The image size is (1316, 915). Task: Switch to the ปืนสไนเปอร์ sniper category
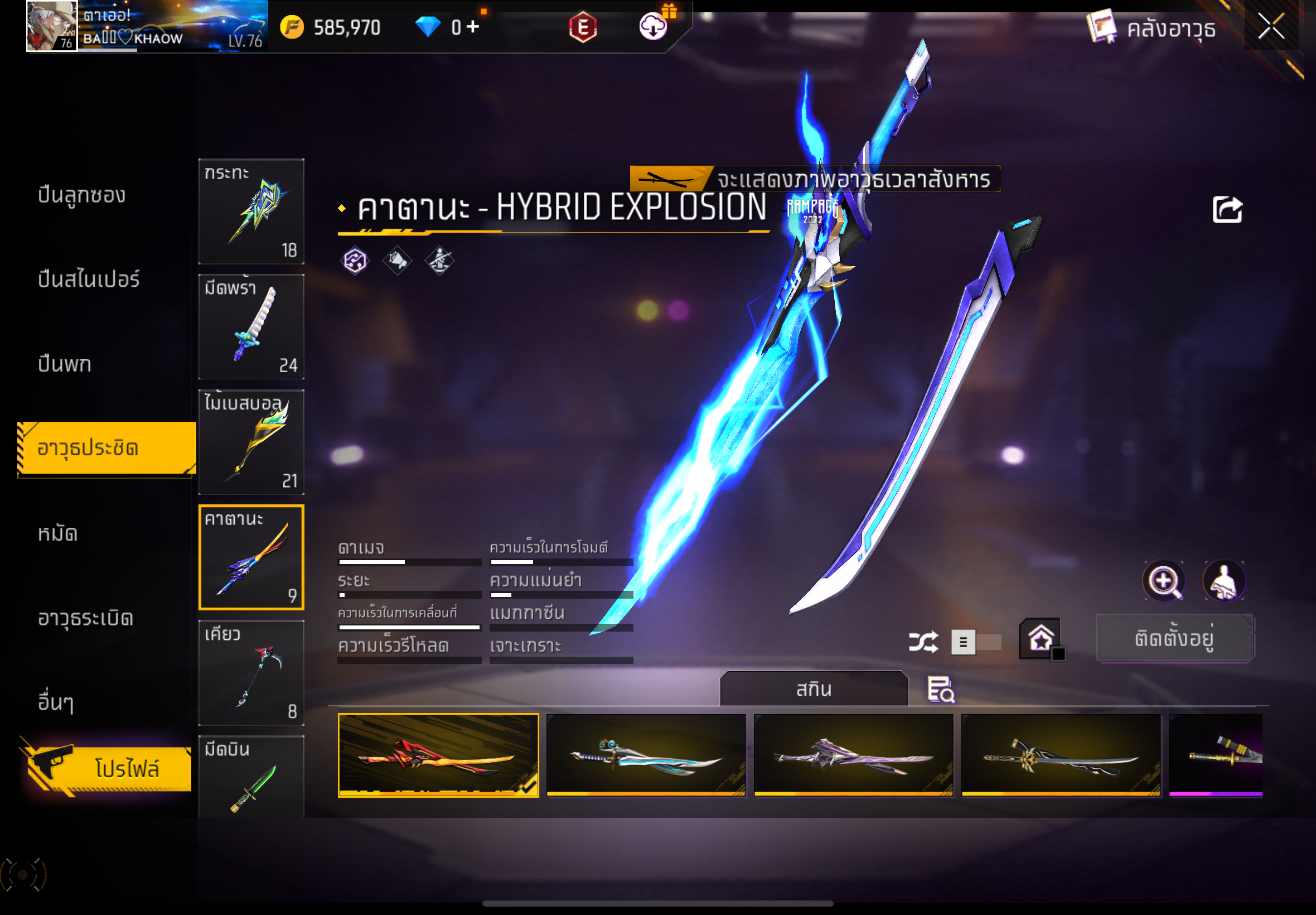pyautogui.click(x=89, y=279)
